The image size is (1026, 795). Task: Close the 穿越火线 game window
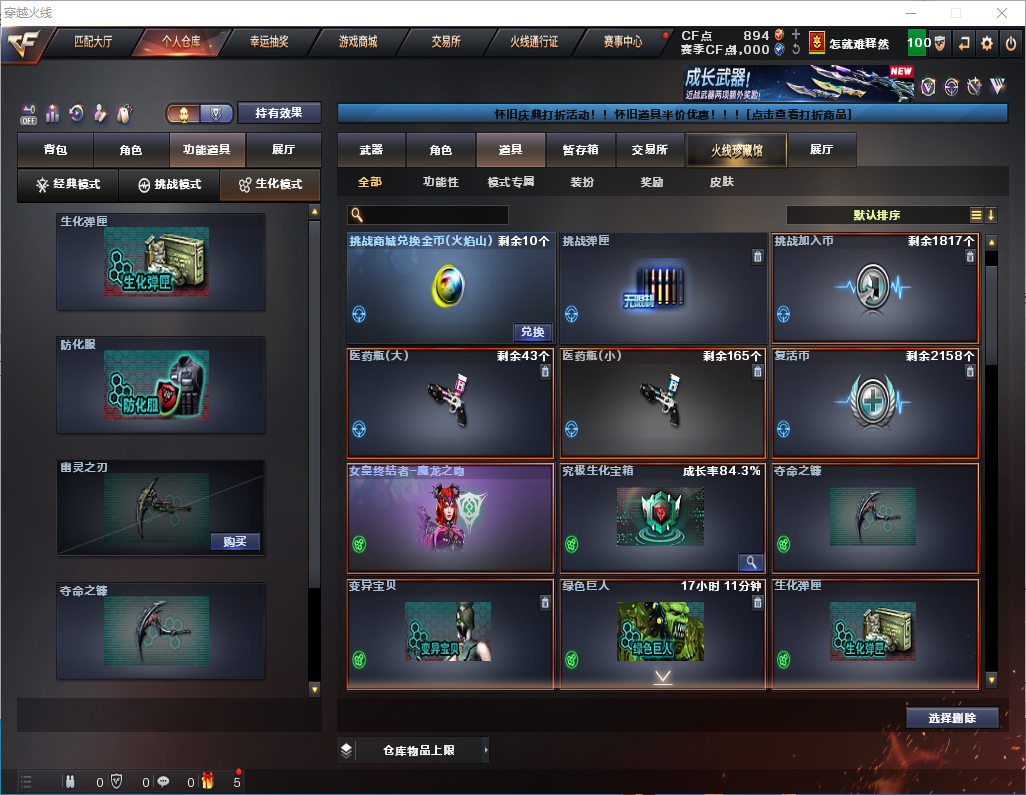pyautogui.click(x=1001, y=13)
